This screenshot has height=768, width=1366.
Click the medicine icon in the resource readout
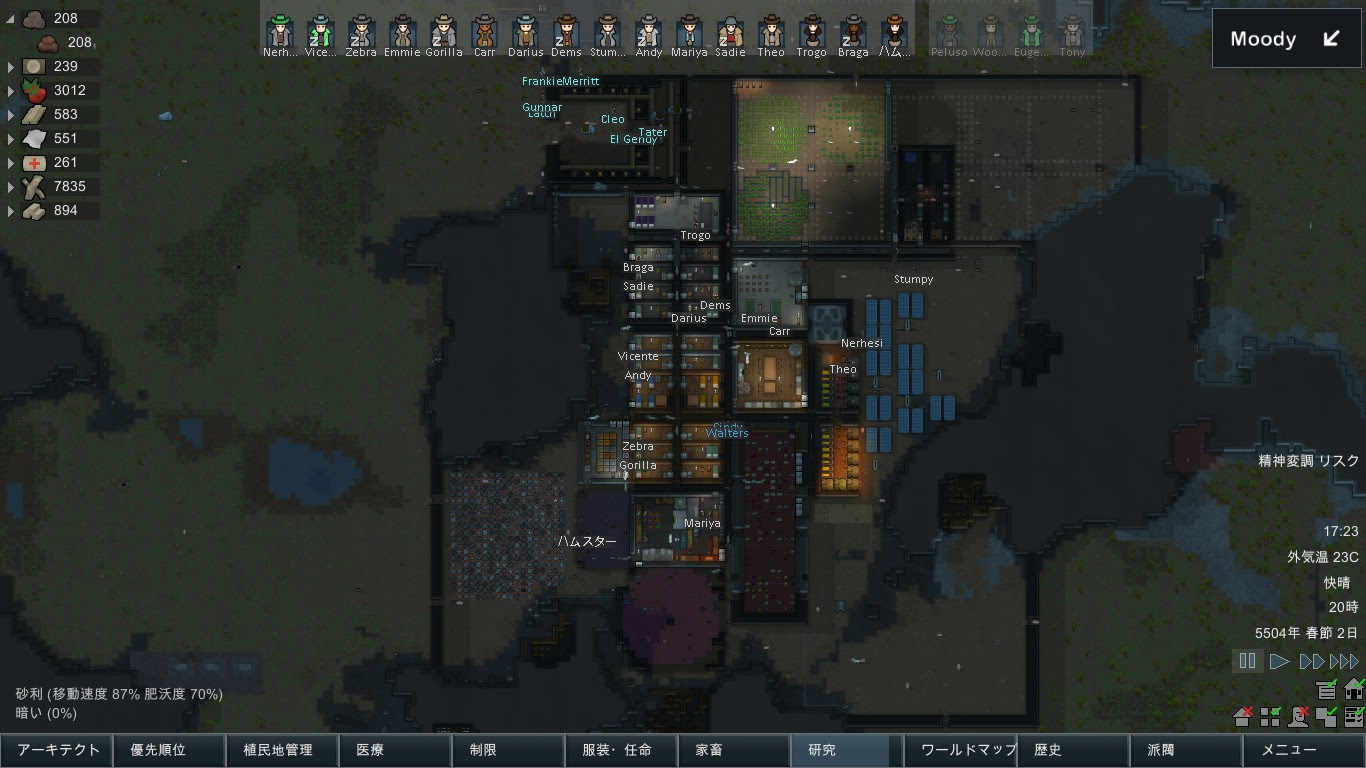pos(35,162)
